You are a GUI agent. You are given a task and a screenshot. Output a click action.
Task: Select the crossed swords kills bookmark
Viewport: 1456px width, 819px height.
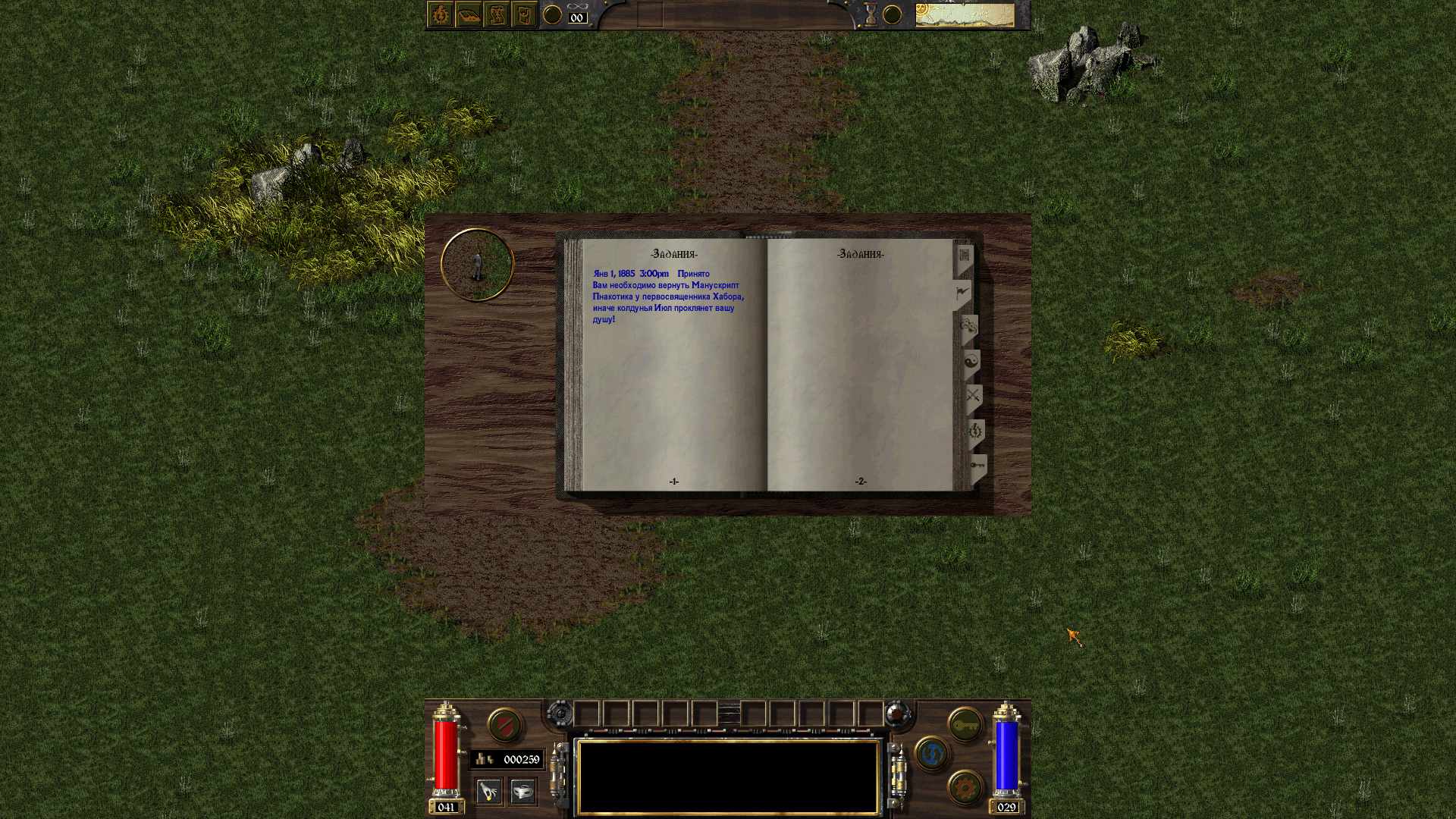[x=974, y=393]
